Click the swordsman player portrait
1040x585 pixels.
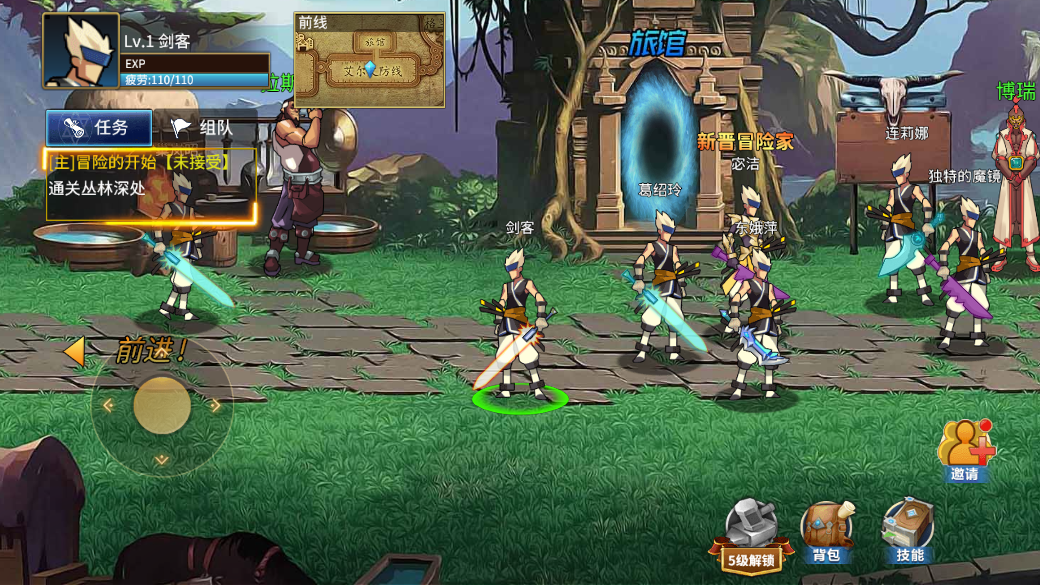80,51
